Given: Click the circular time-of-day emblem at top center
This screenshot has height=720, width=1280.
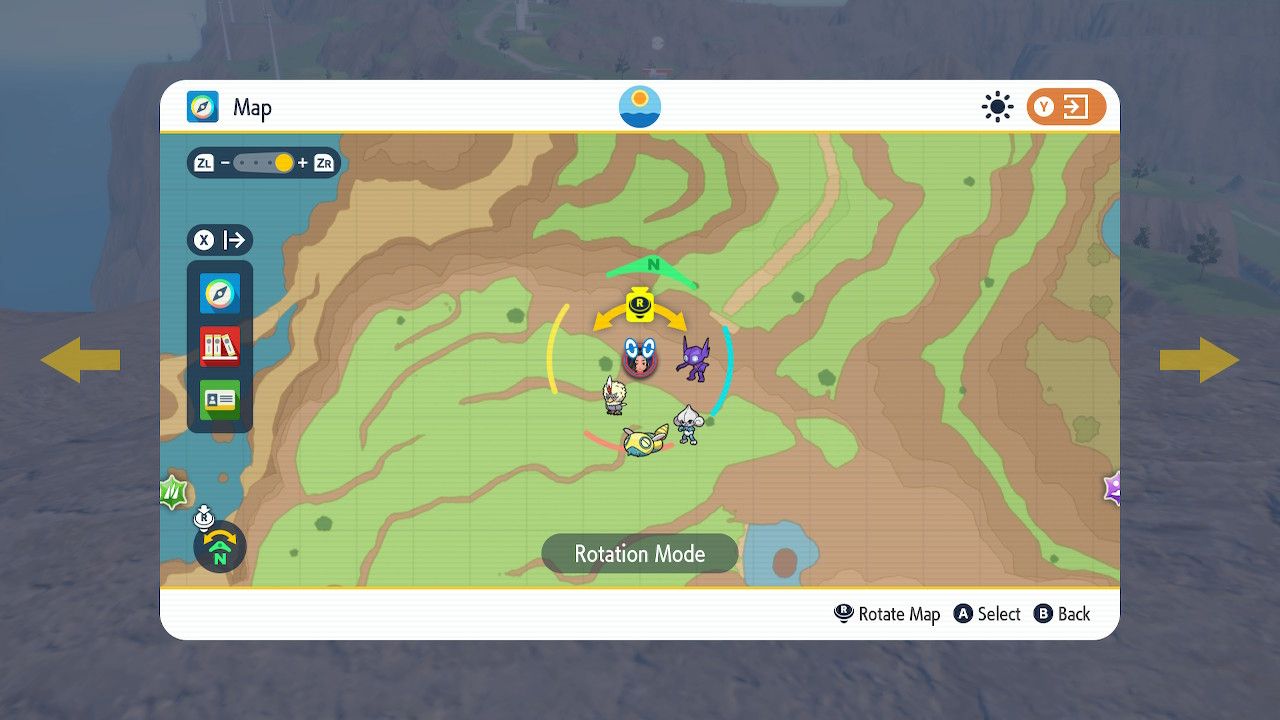Looking at the screenshot, I should pyautogui.click(x=638, y=105).
